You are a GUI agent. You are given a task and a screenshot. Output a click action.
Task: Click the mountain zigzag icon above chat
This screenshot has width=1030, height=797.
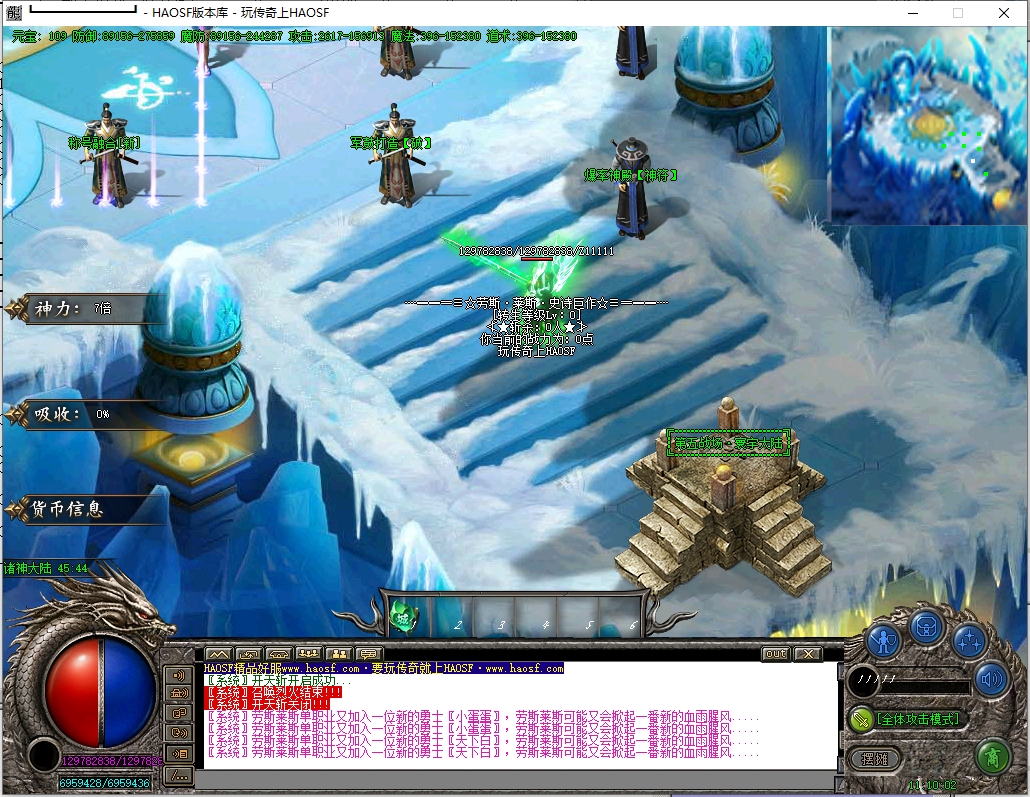click(x=218, y=654)
